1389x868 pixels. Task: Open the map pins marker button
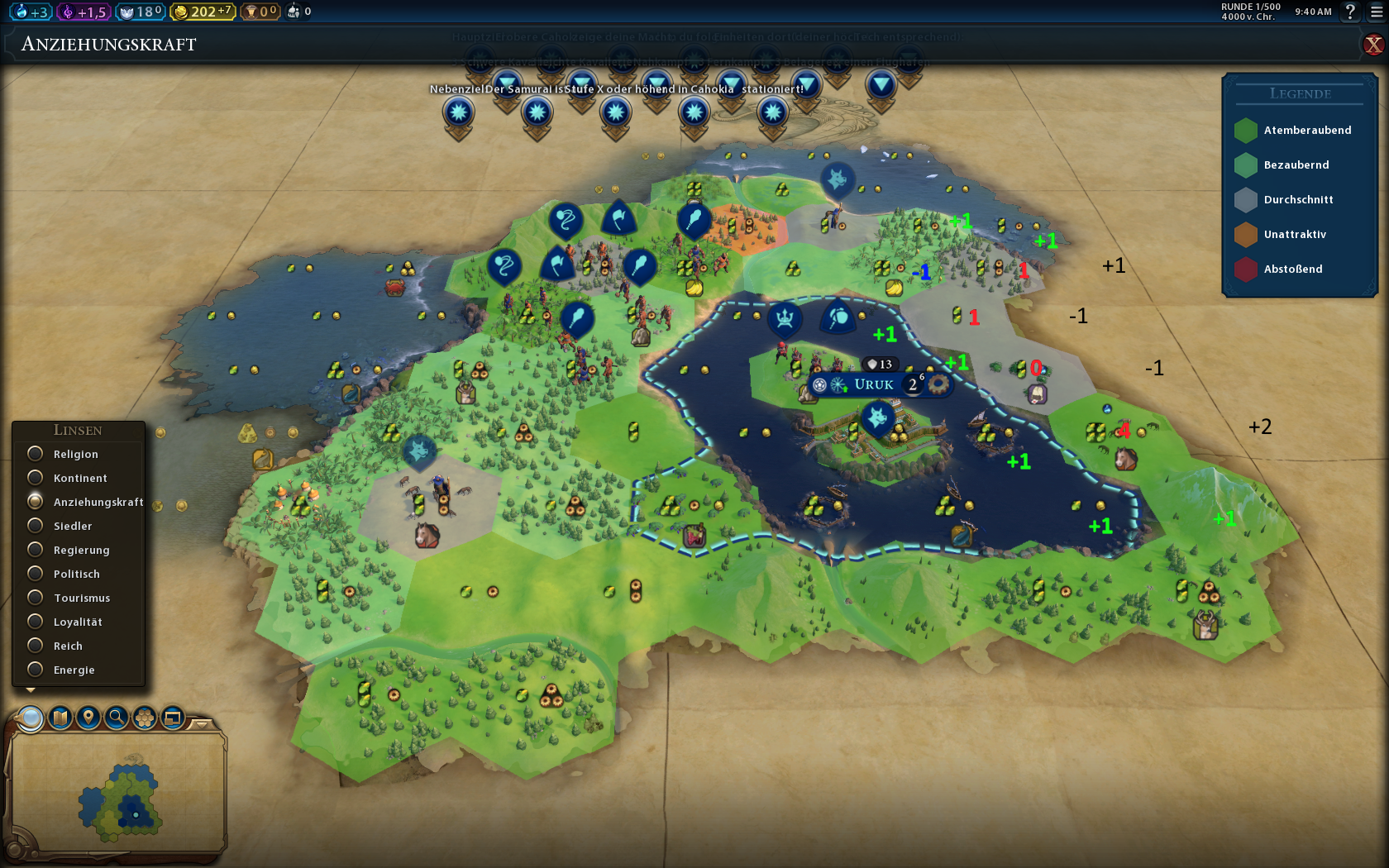tap(88, 718)
